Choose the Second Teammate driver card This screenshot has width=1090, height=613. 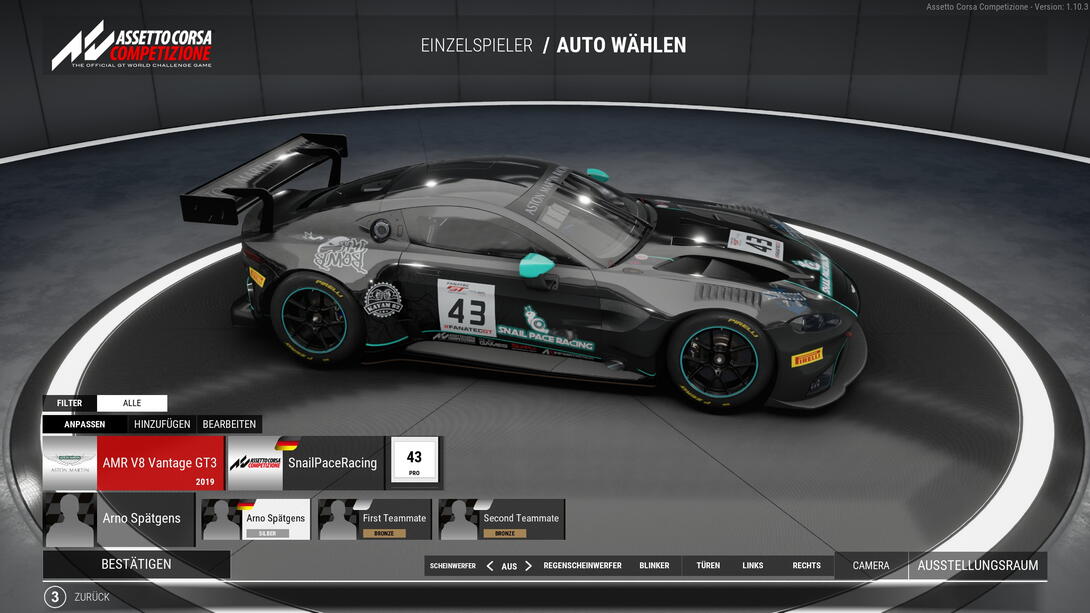(x=502, y=520)
